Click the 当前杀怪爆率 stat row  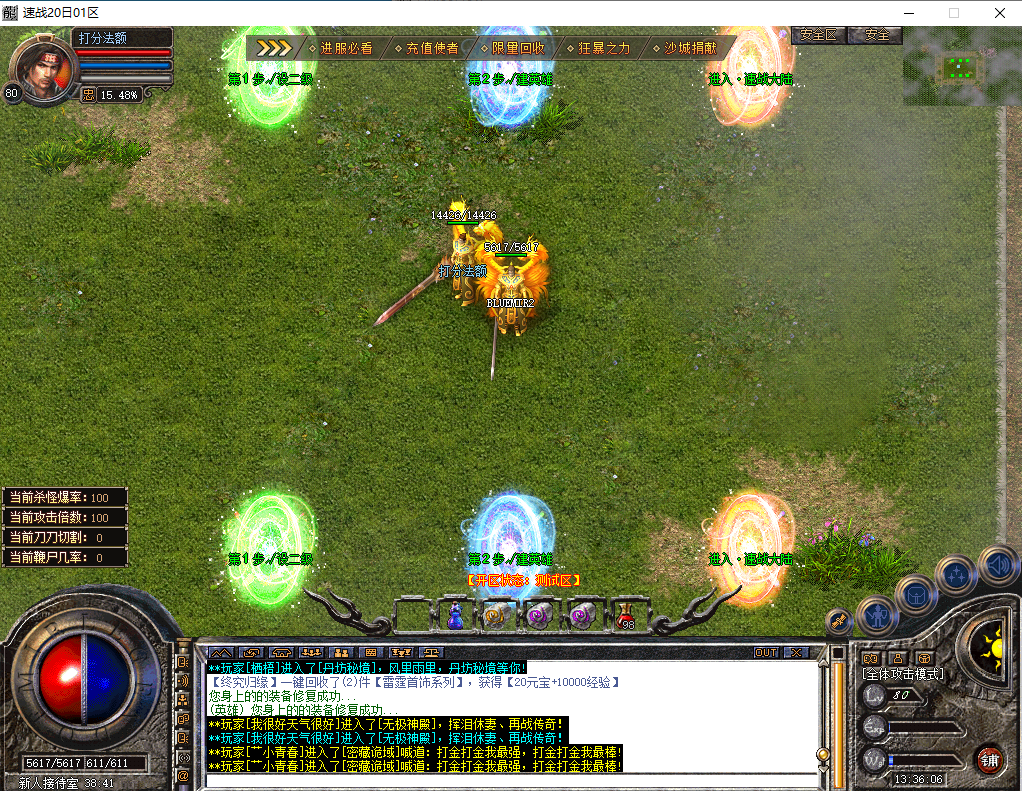point(64,497)
